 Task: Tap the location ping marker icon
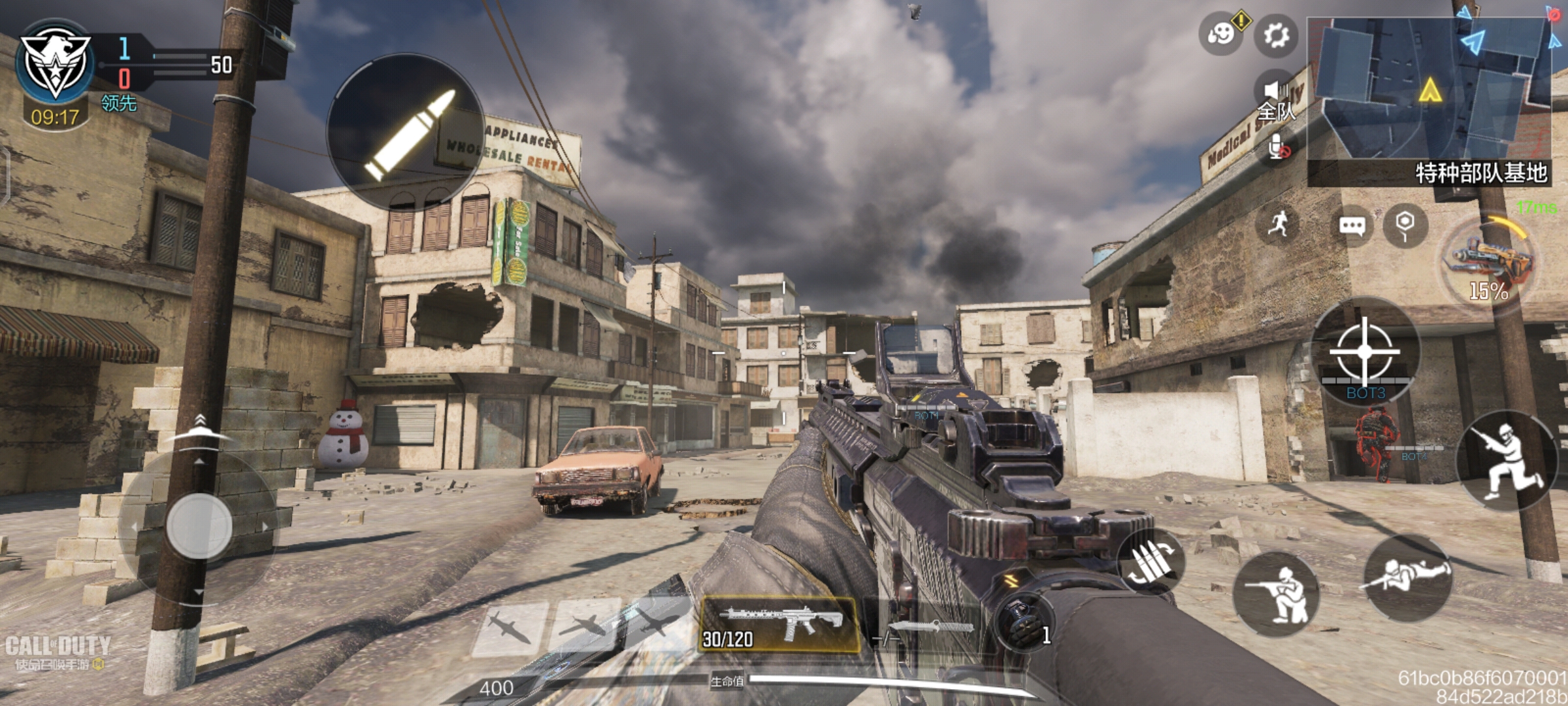click(x=1405, y=226)
